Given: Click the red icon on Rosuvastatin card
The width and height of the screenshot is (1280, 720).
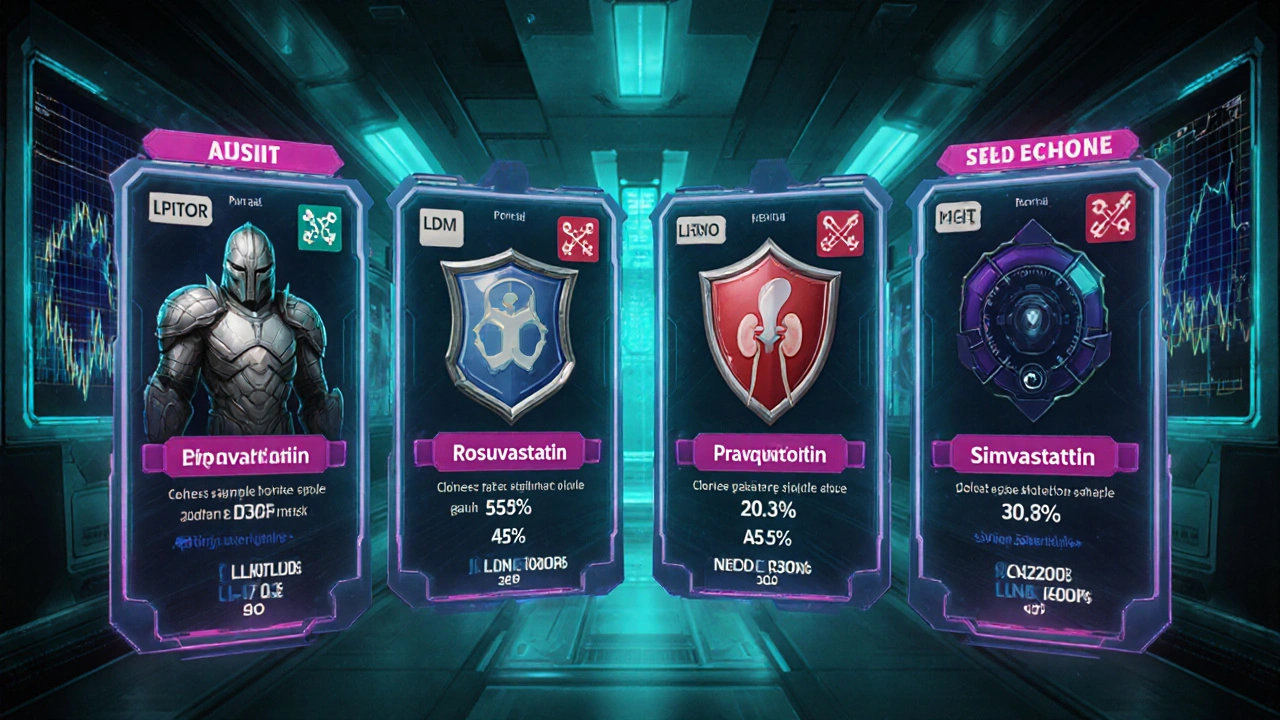Looking at the screenshot, I should (x=577, y=240).
